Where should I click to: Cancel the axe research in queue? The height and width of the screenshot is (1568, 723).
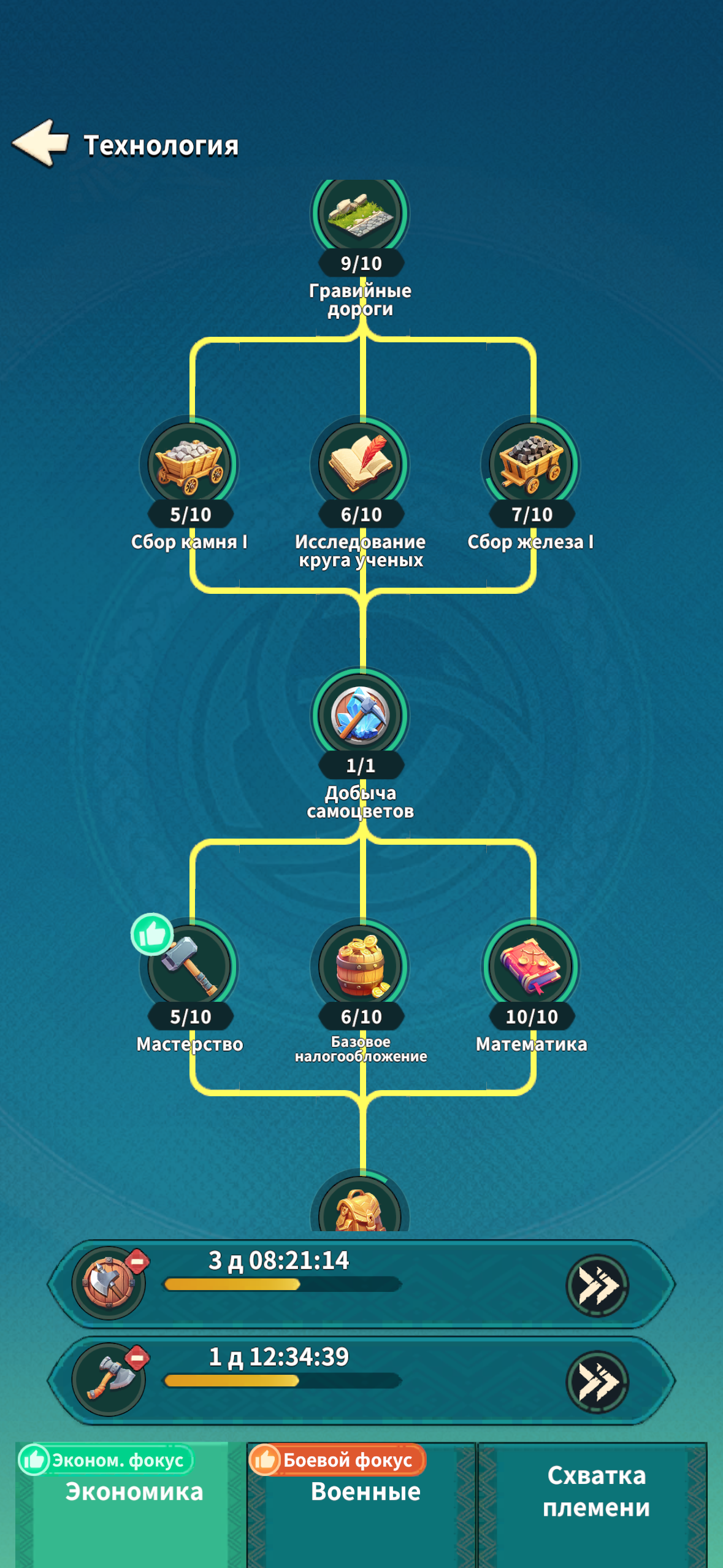tap(137, 1358)
